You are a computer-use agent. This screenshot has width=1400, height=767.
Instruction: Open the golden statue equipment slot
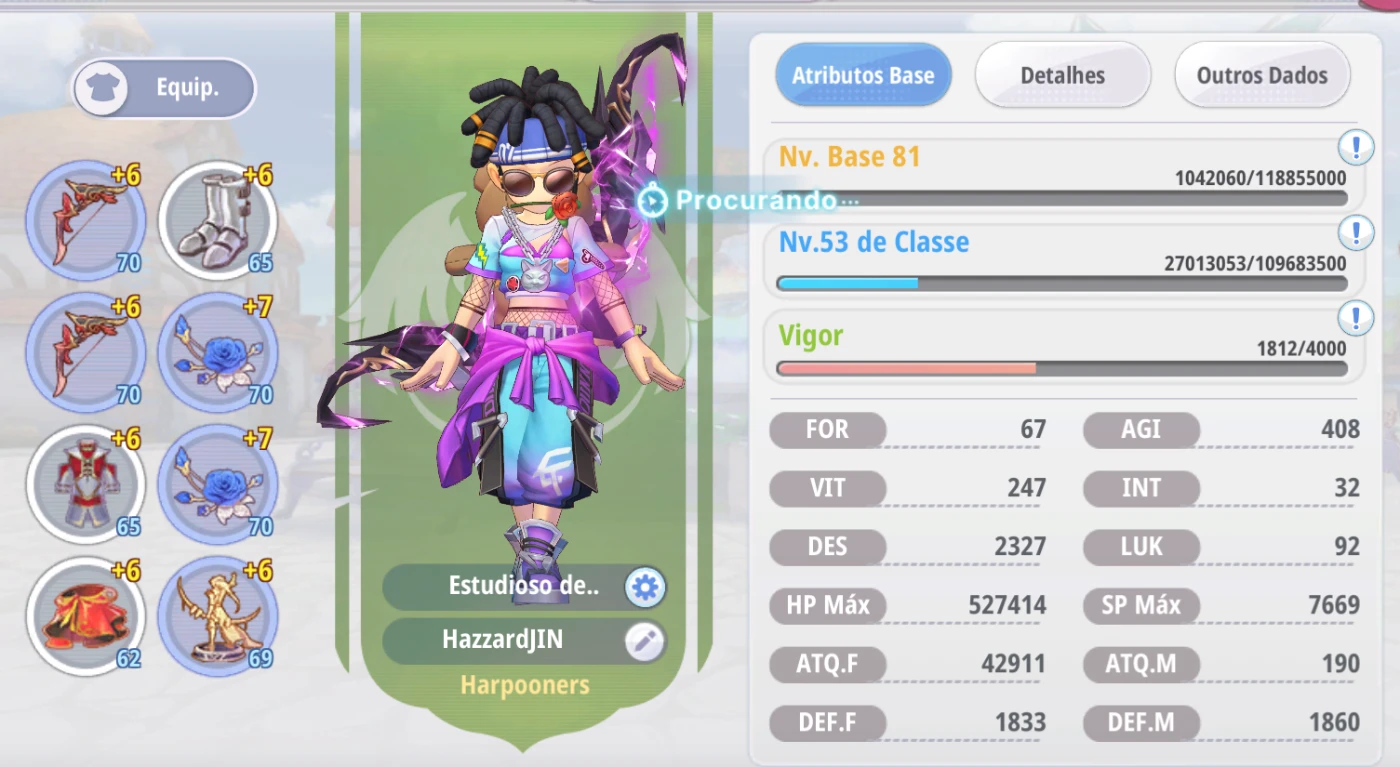218,614
